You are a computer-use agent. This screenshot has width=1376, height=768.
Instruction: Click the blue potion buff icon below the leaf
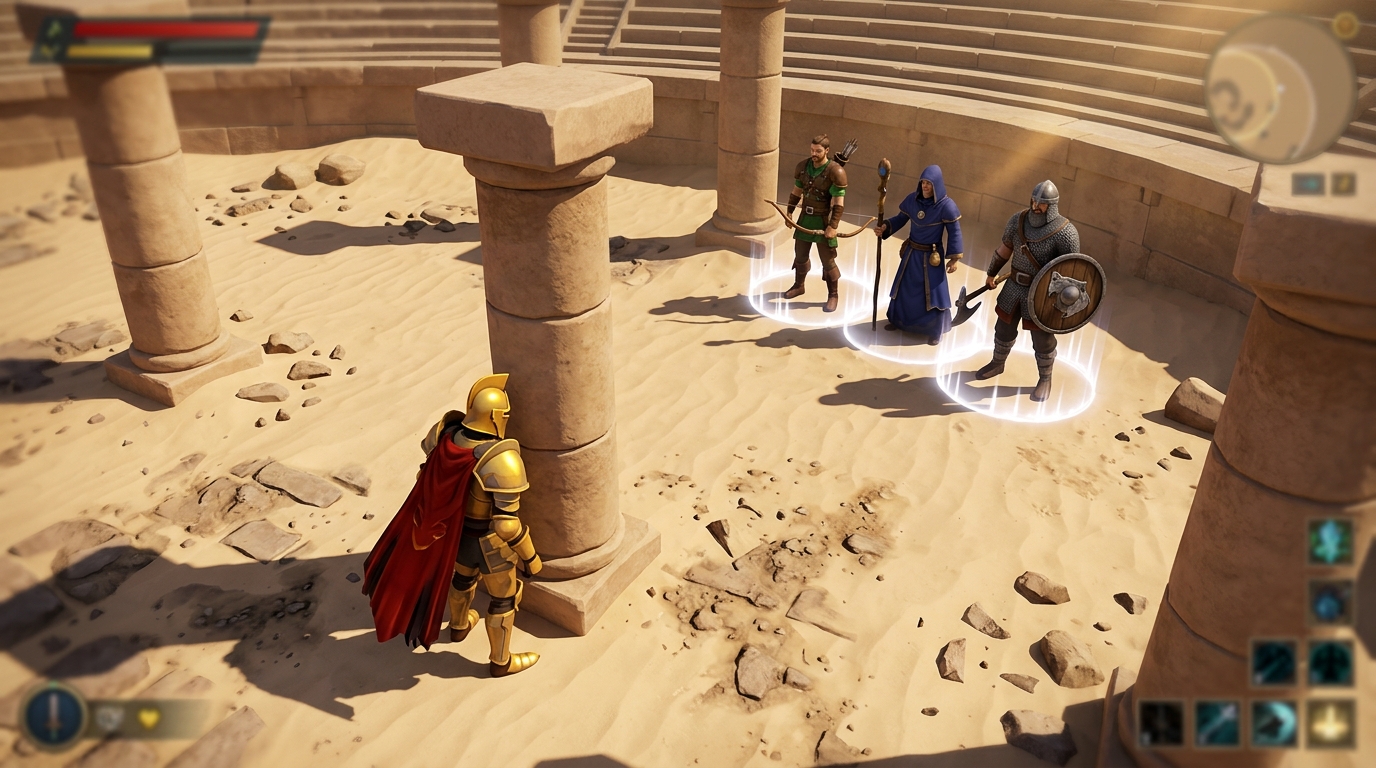1330,601
